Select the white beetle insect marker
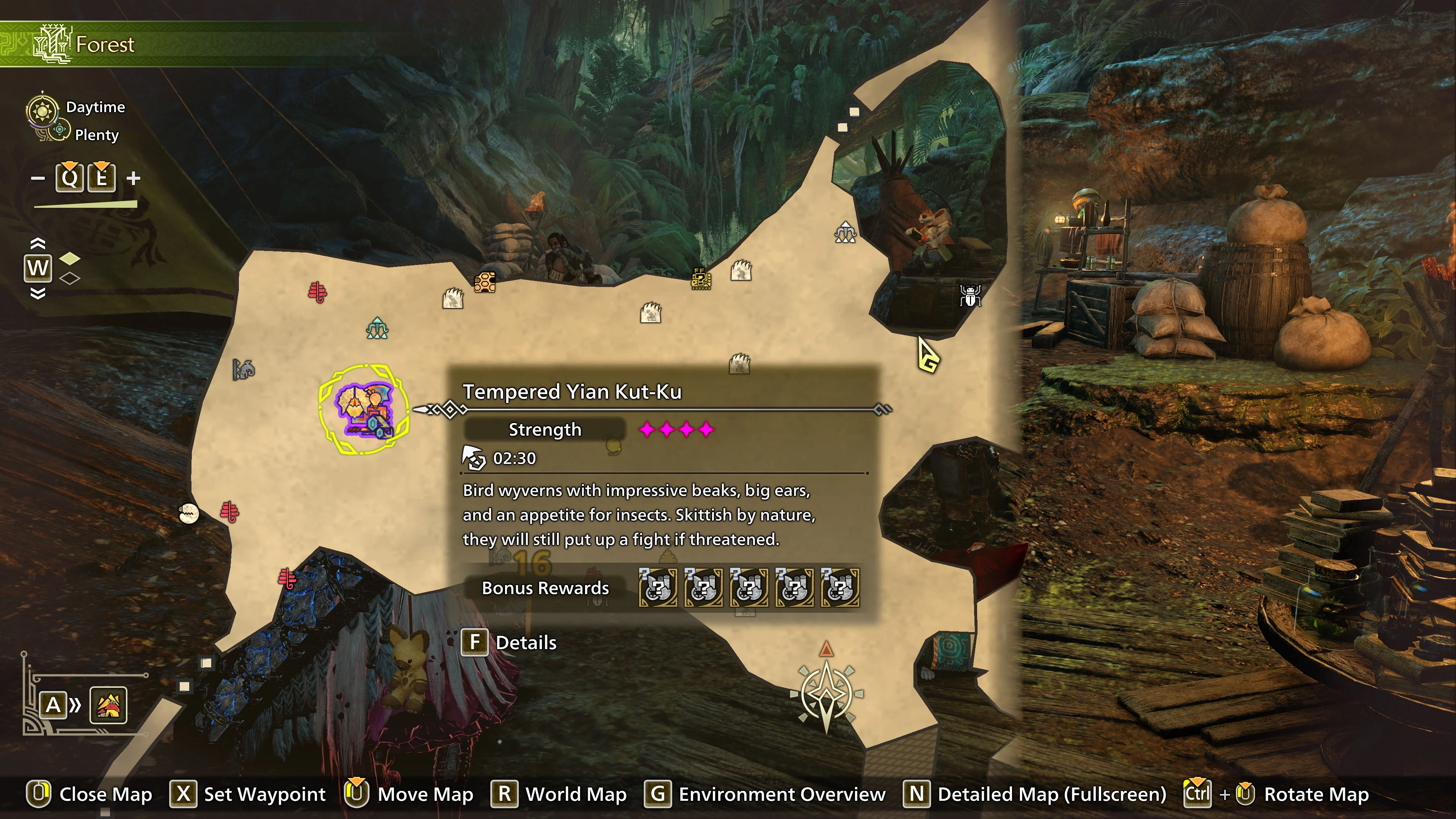 pos(970,295)
